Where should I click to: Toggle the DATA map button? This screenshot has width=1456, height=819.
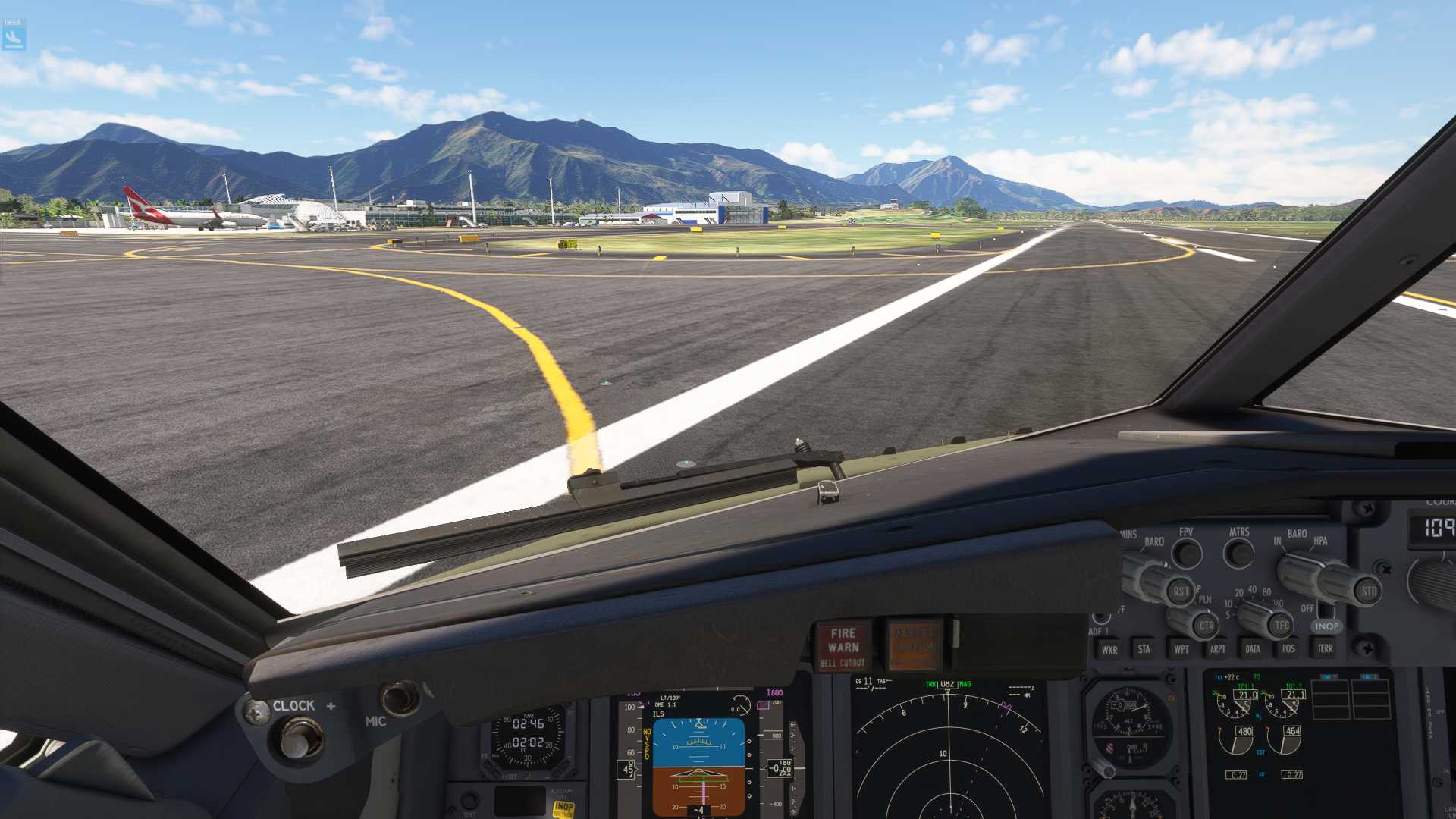click(1253, 649)
